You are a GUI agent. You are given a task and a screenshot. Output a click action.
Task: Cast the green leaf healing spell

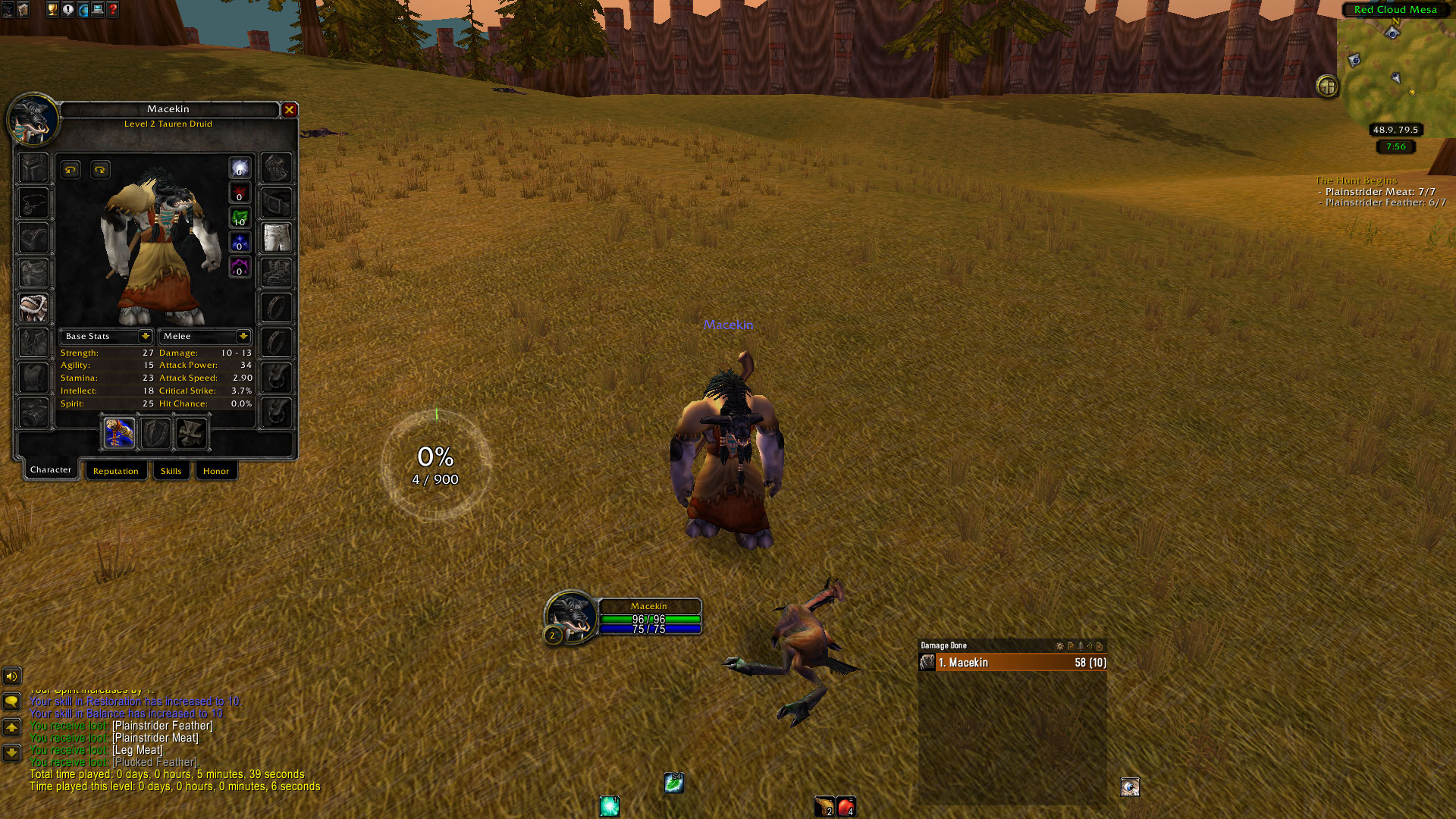click(673, 783)
